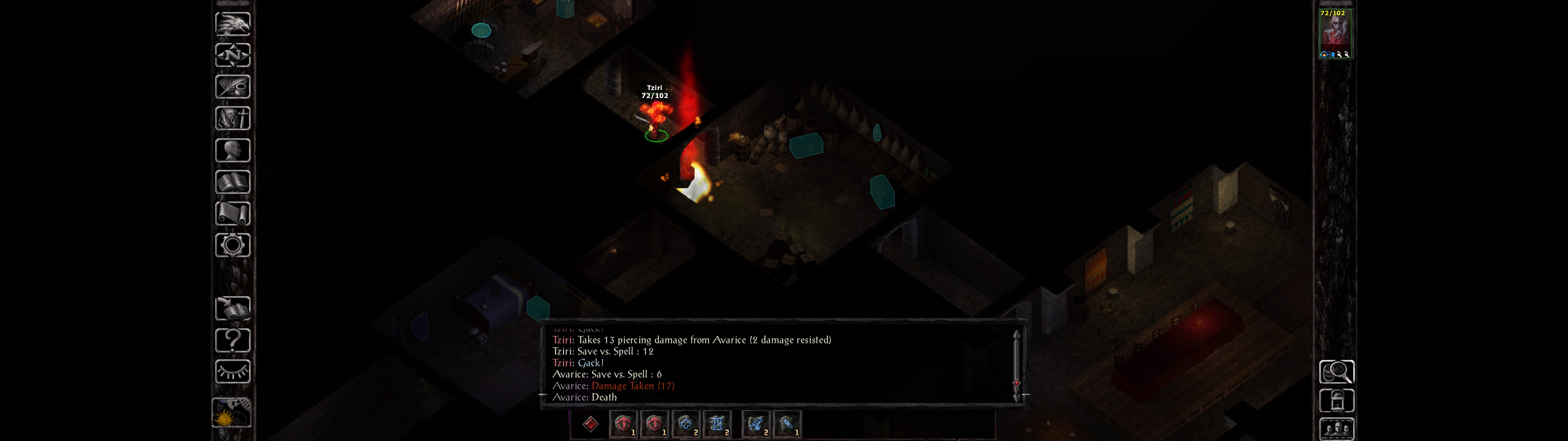Screen dimensions: 1568x441
Task: Click the sun and moon clock
Action: 231,413
